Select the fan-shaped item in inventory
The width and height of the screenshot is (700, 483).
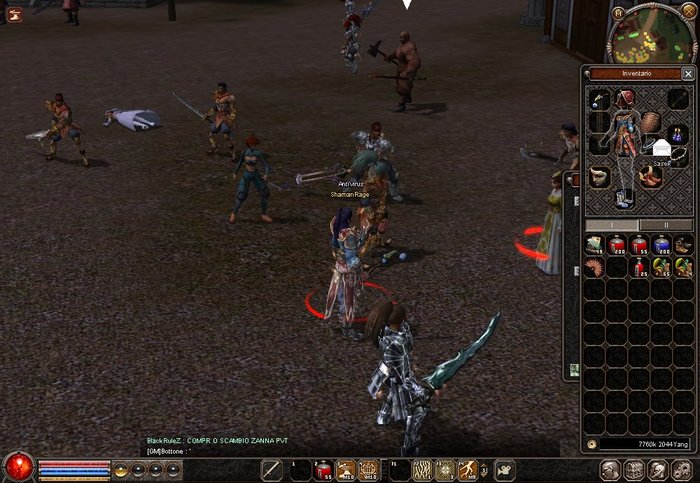coord(595,267)
